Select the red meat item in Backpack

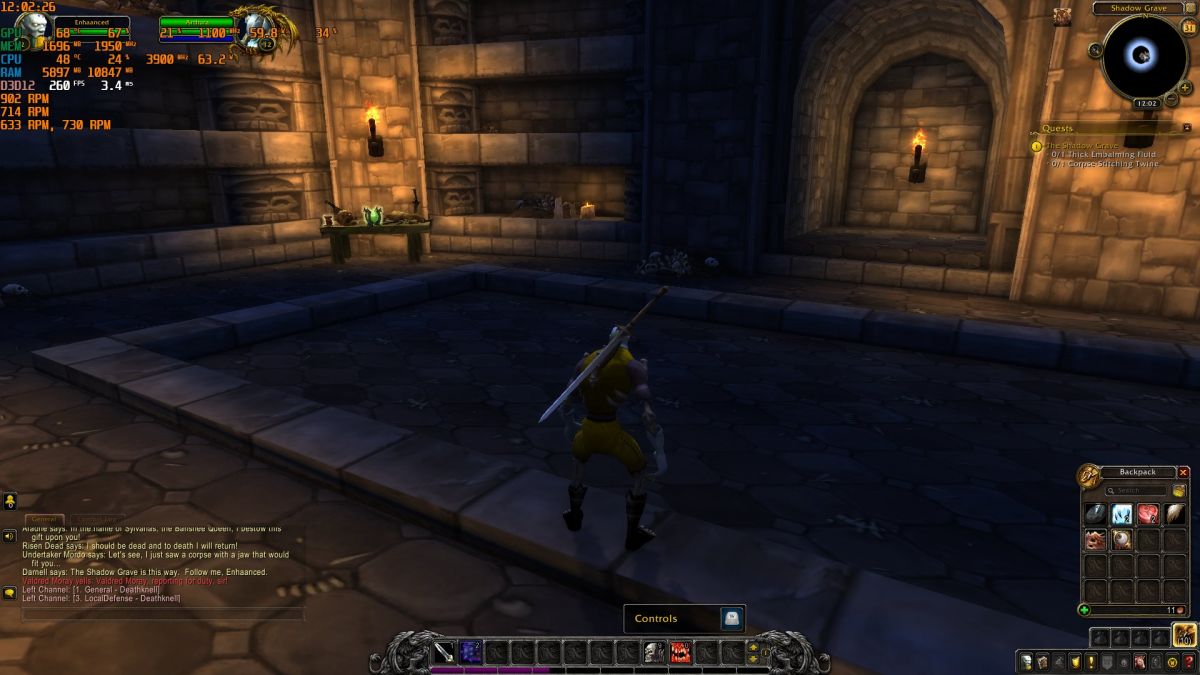point(1149,514)
